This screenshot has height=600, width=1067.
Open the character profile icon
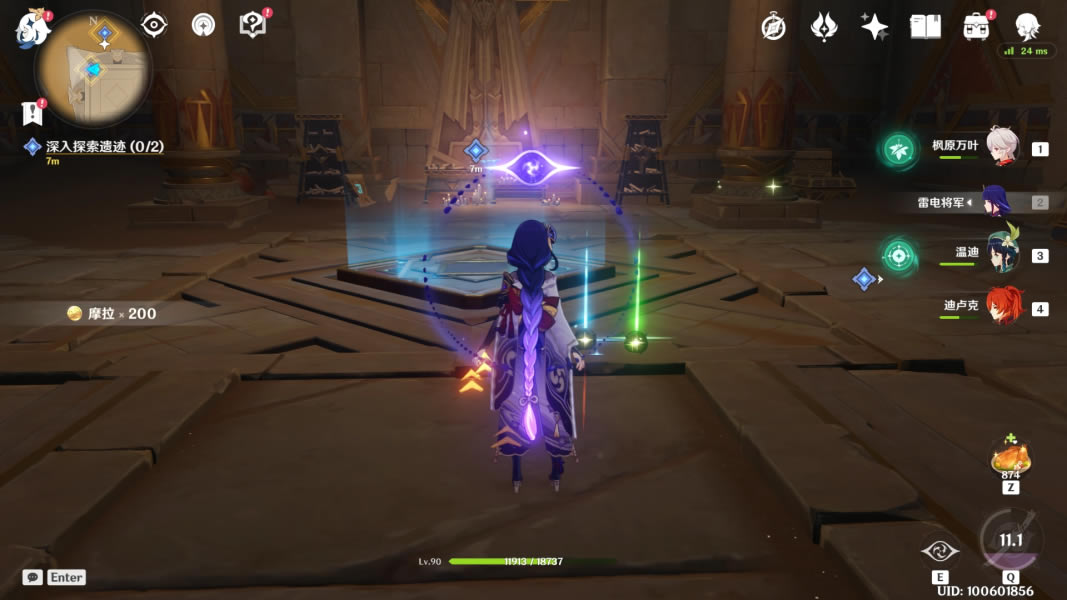1027,27
